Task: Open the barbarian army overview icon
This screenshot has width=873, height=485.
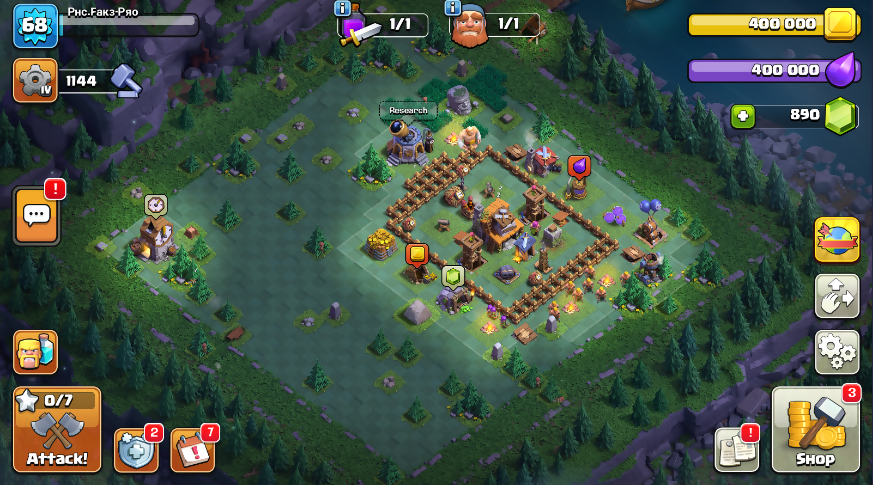Action: pyautogui.click(x=35, y=352)
